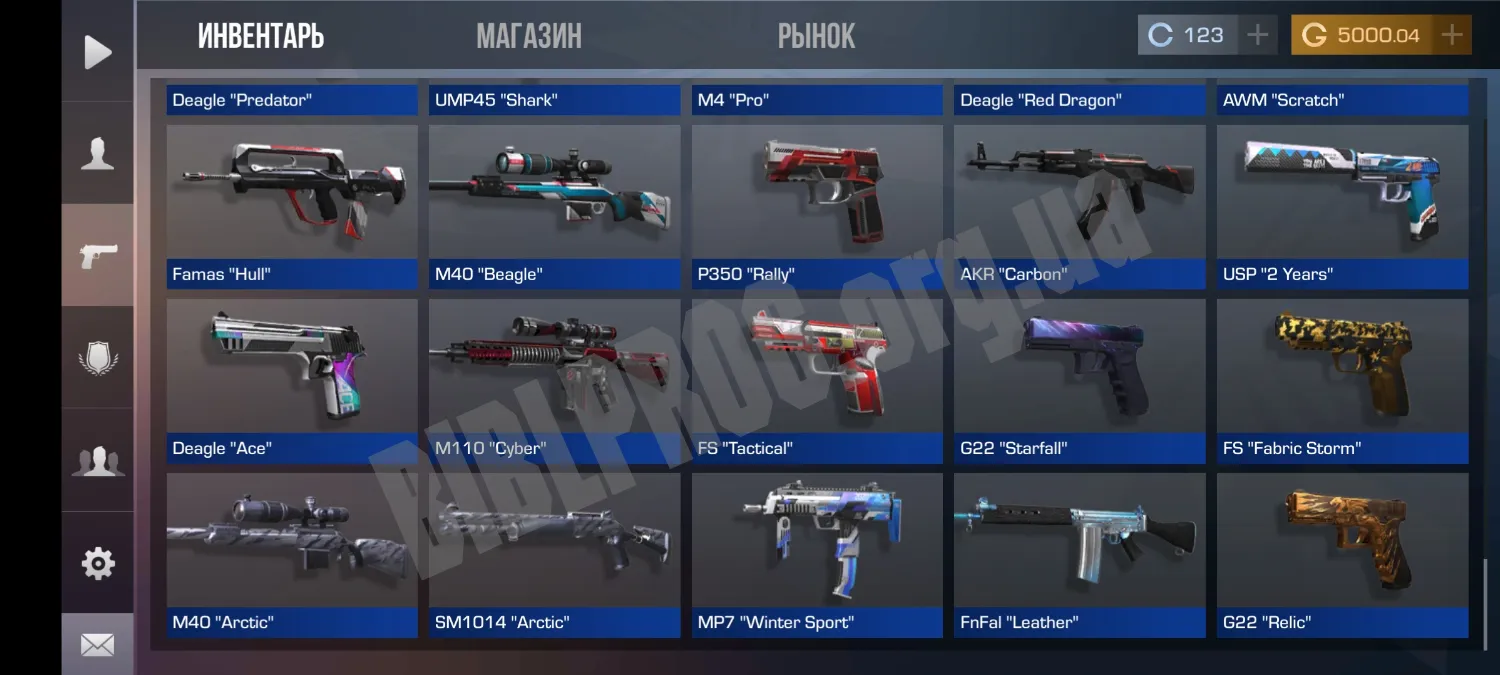Open the Рынок tab
This screenshot has width=1500, height=675.
point(816,37)
